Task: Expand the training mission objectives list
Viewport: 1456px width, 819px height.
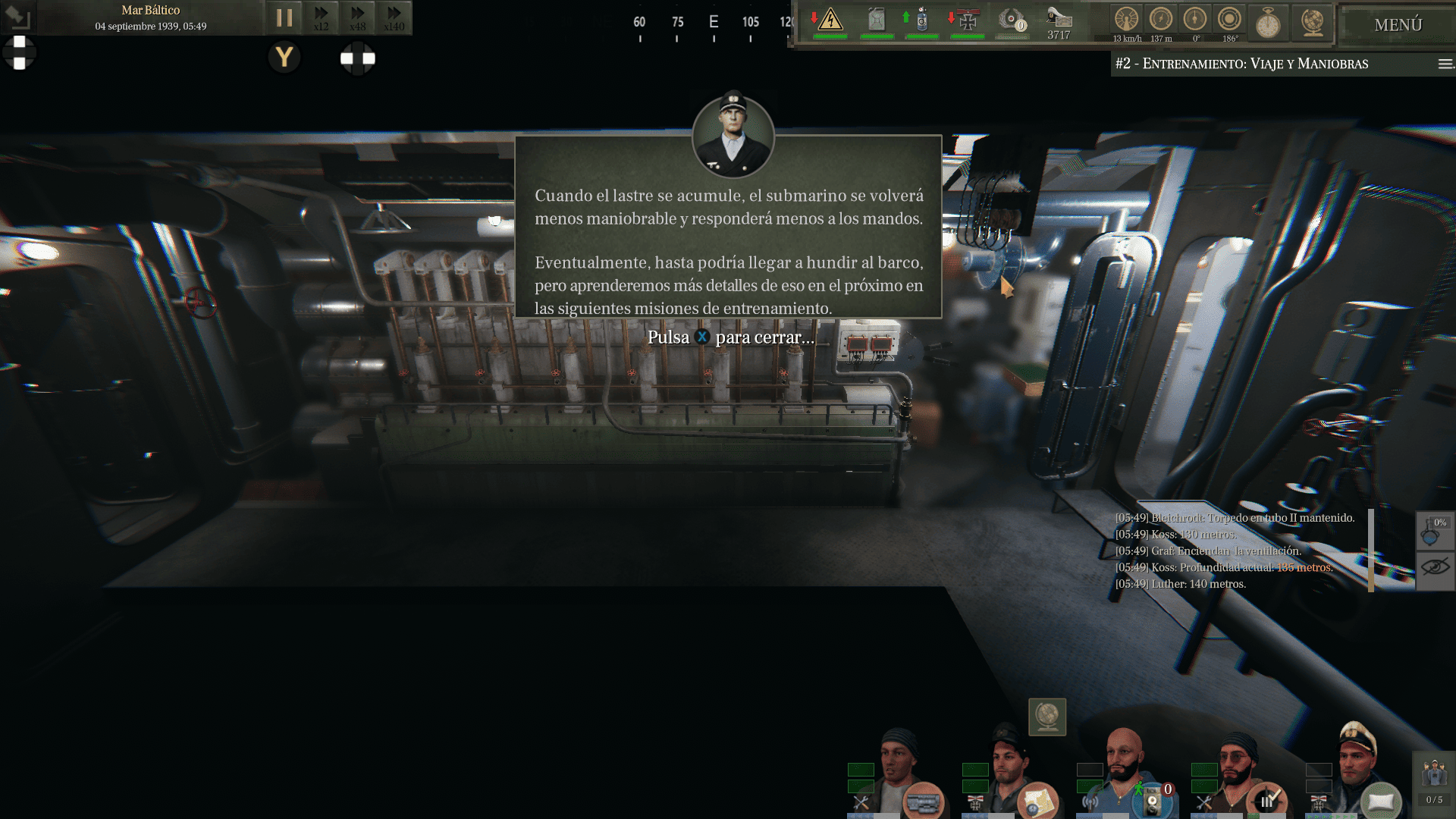Action: [x=1445, y=64]
